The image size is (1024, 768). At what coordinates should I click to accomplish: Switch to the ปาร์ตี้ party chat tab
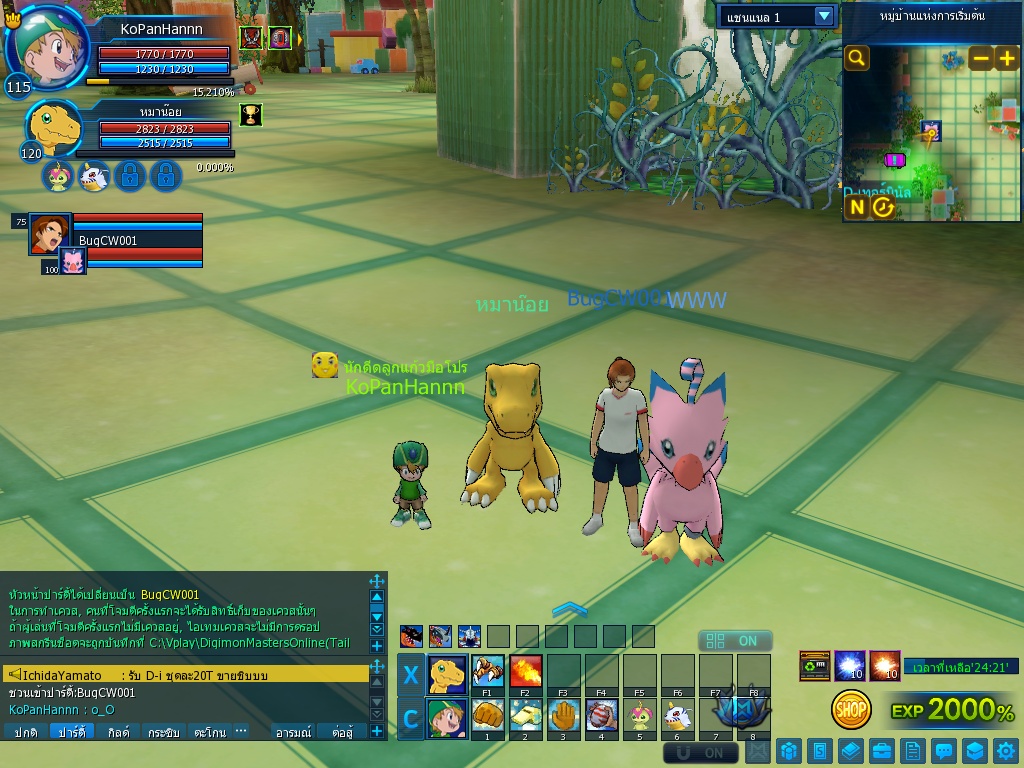coord(71,732)
